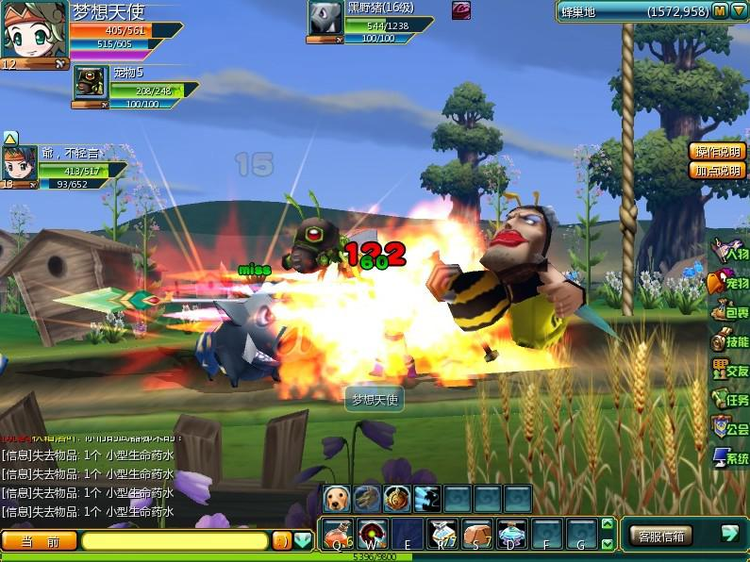The height and width of the screenshot is (562, 750).
Task: Select the 宠物5 pet portrait
Action: 91,82
